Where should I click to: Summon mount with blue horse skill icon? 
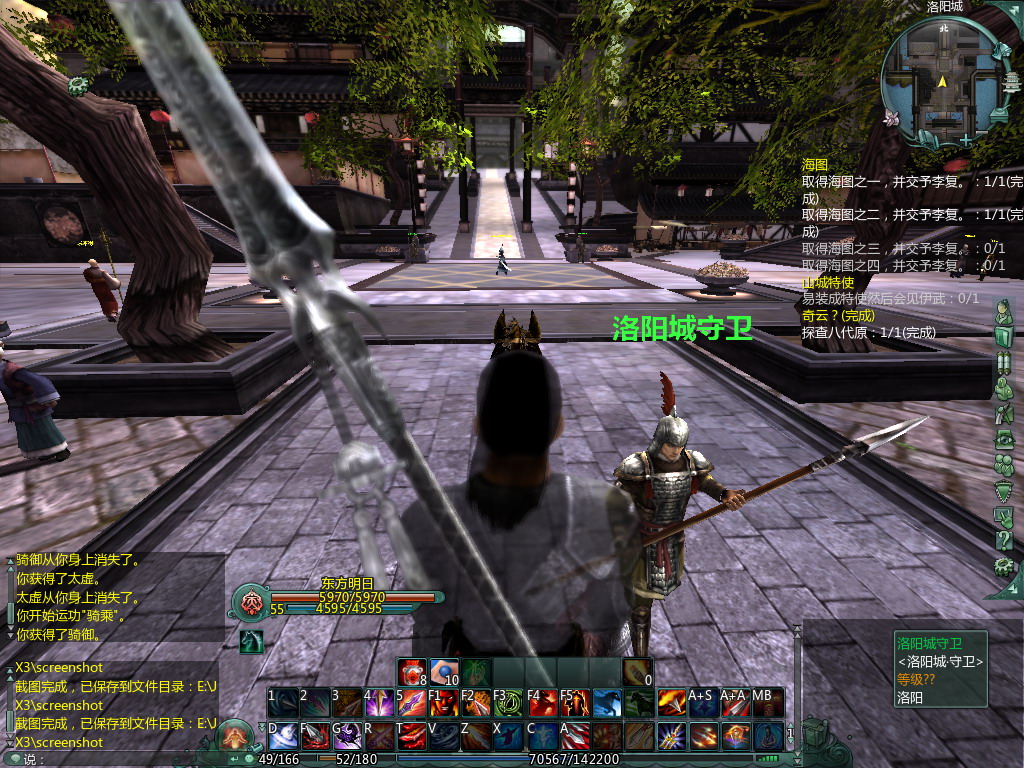point(606,703)
